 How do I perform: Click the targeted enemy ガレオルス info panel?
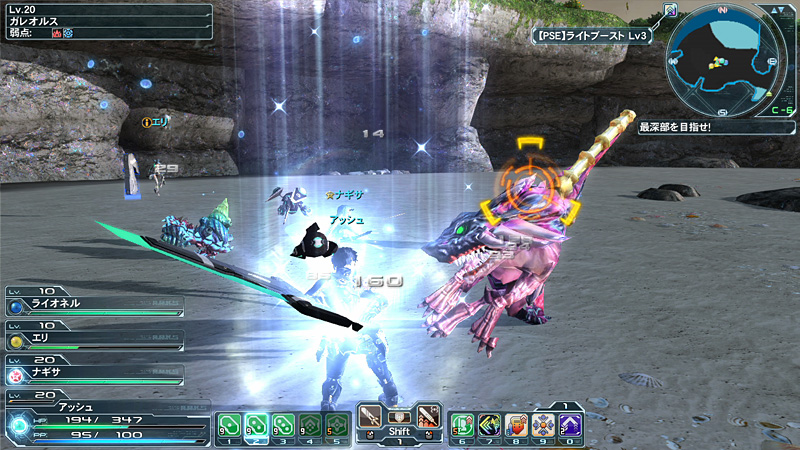pyautogui.click(x=106, y=21)
